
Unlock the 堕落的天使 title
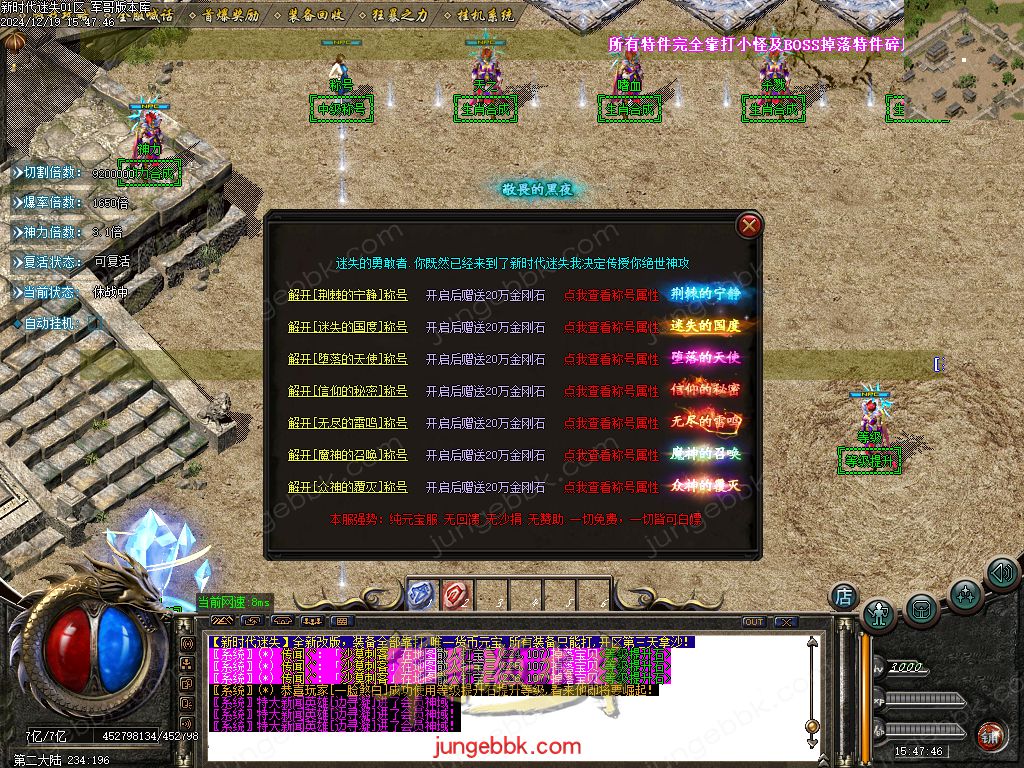point(347,359)
